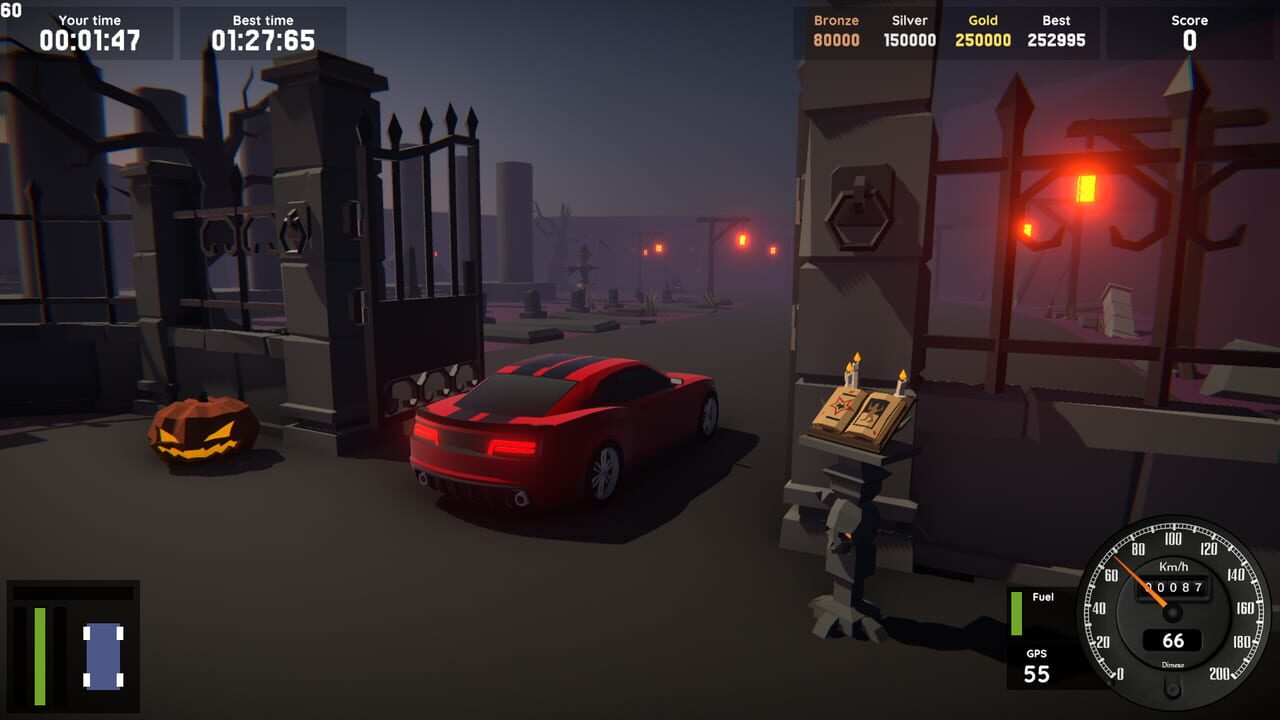This screenshot has width=1280, height=720.
Task: Expand the Your time panel
Action: pos(88,28)
